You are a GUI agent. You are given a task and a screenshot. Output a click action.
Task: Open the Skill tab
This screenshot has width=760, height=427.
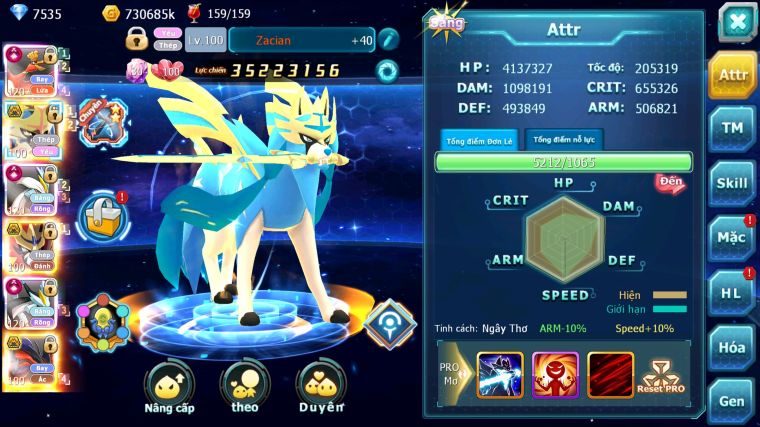[732, 183]
